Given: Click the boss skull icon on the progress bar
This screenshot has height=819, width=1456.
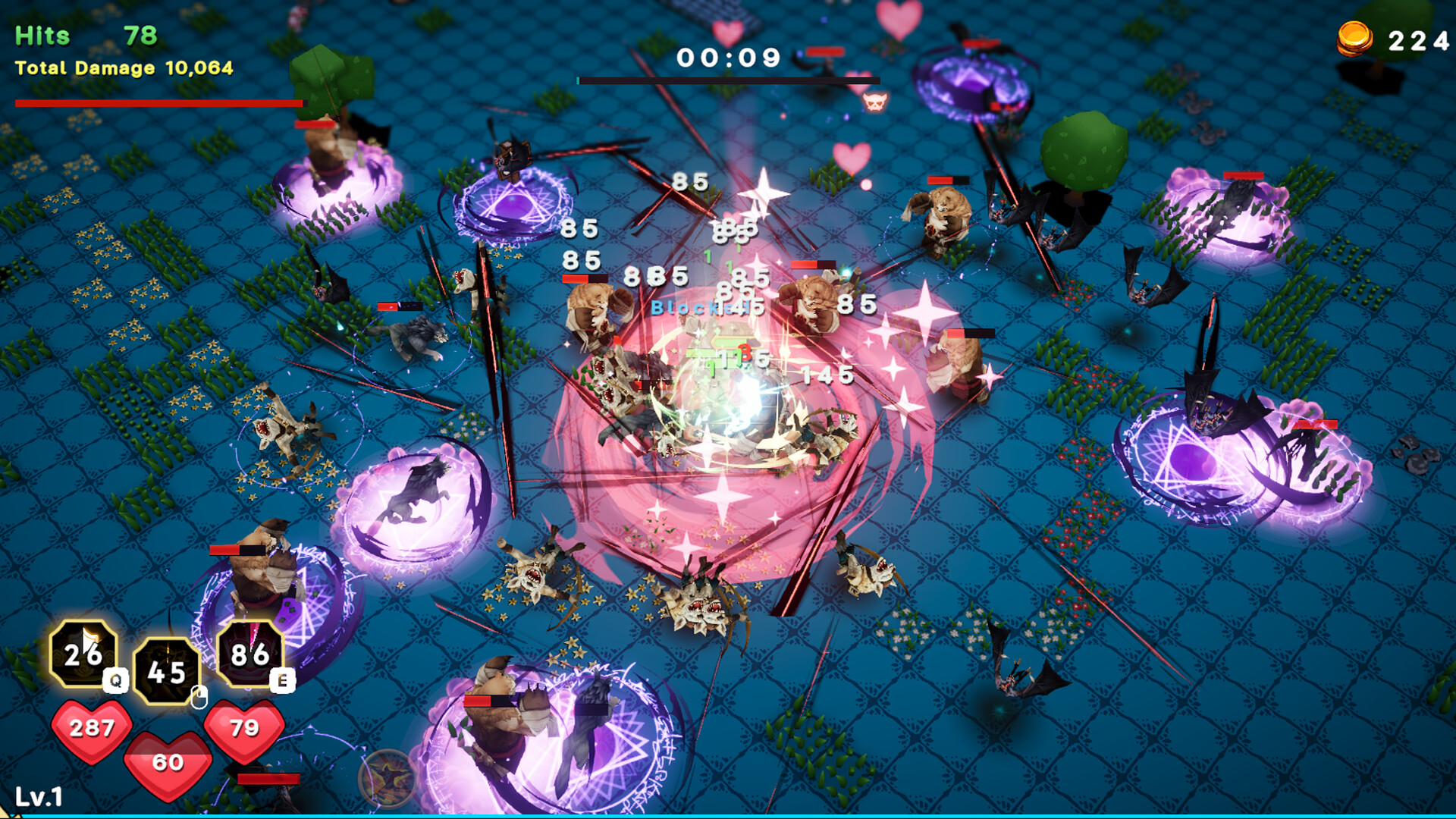Looking at the screenshot, I should (876, 103).
